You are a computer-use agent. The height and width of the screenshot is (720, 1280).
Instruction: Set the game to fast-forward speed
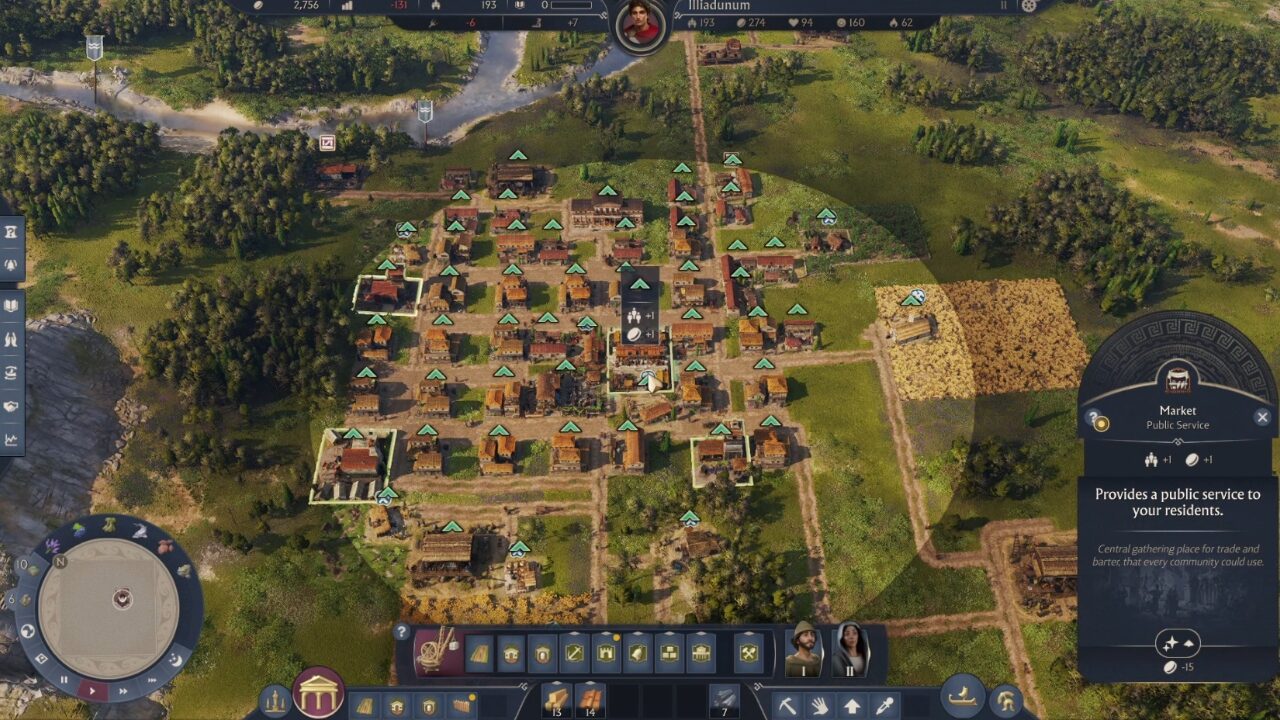[123, 689]
